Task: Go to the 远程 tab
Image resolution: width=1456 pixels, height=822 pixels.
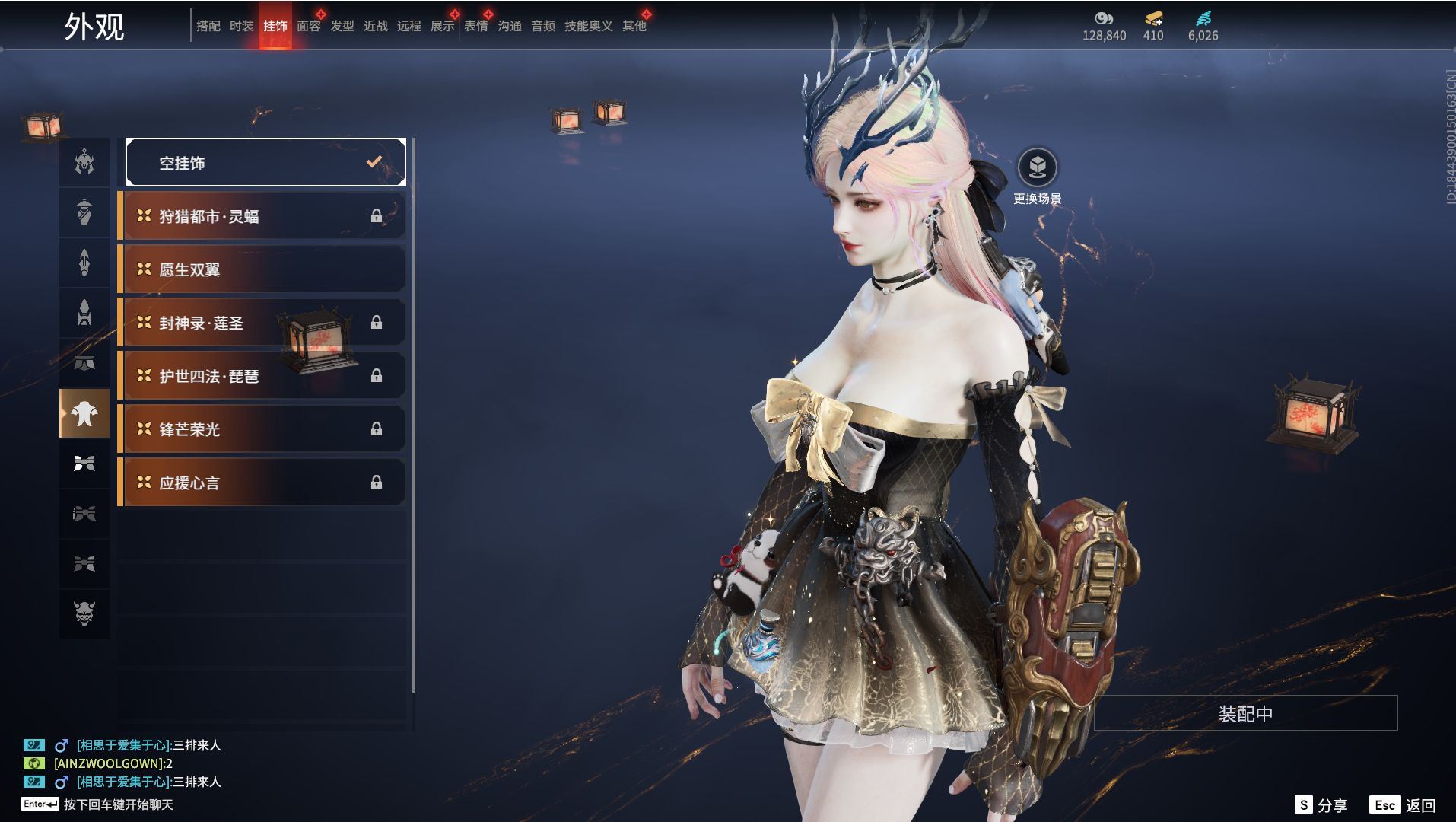Action: (x=409, y=26)
